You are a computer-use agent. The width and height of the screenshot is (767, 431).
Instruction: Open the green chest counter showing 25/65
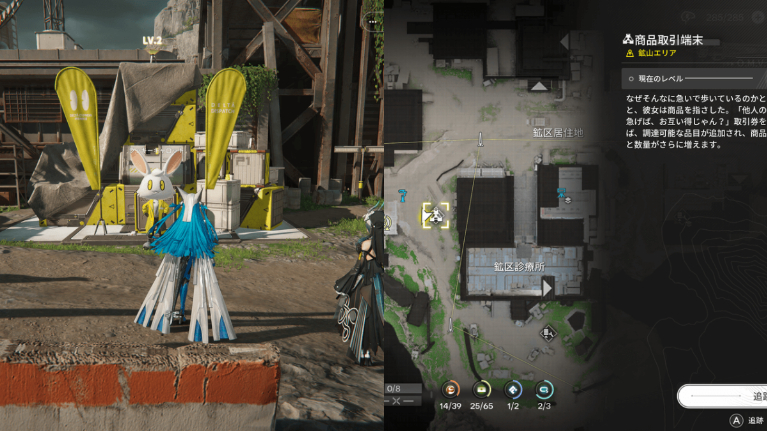[482, 389]
